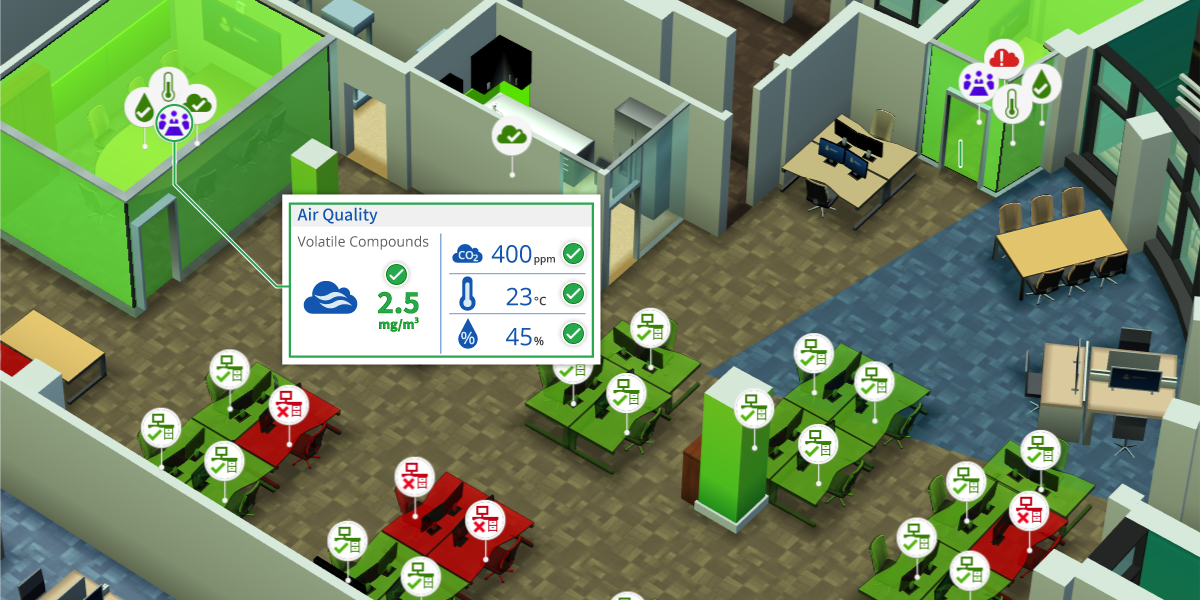Select the thermometer marker above the green-ringed occupancy icon
This screenshot has width=1200, height=600.
168,86
